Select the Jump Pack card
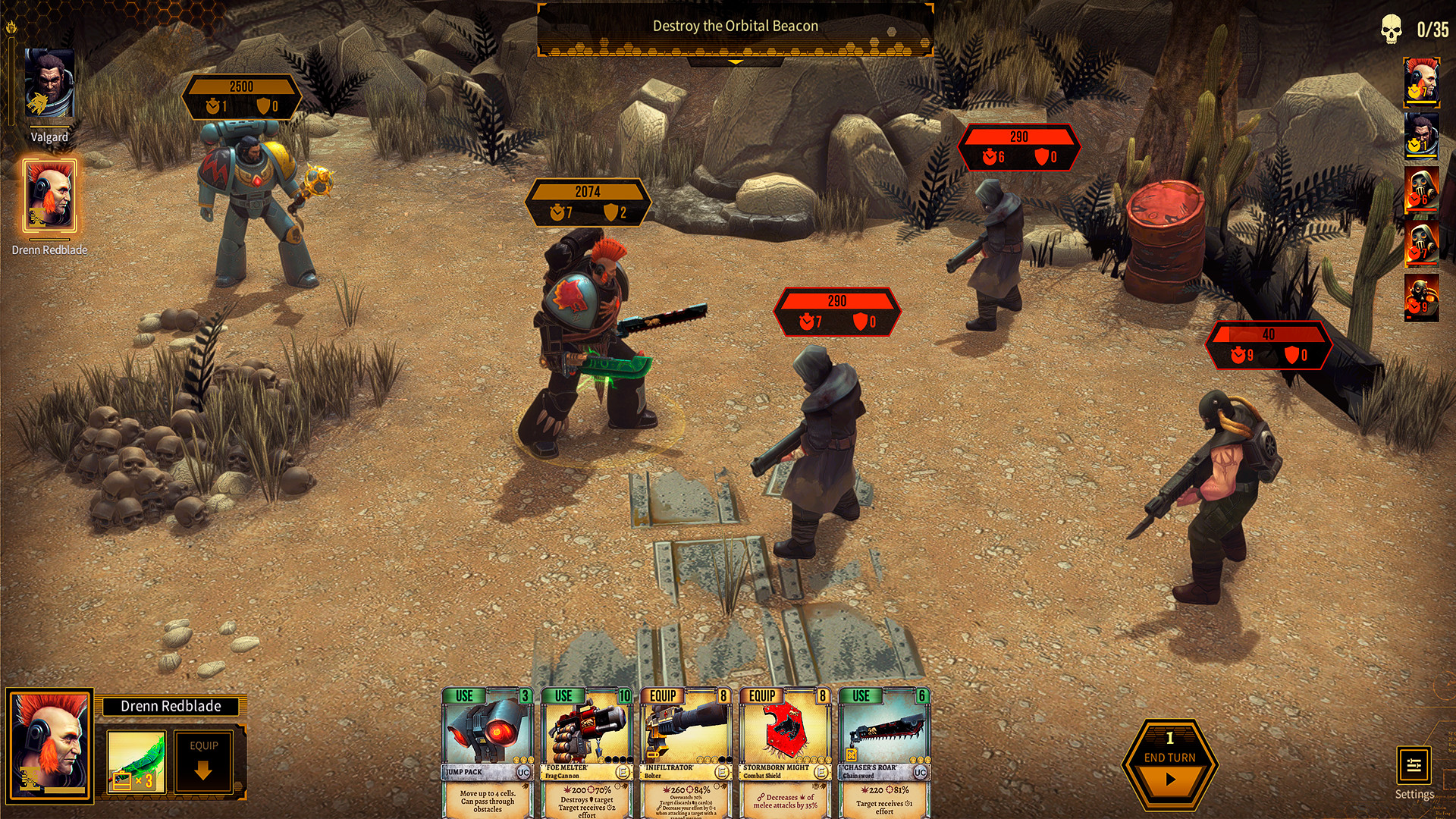This screenshot has height=819, width=1456. (x=488, y=751)
